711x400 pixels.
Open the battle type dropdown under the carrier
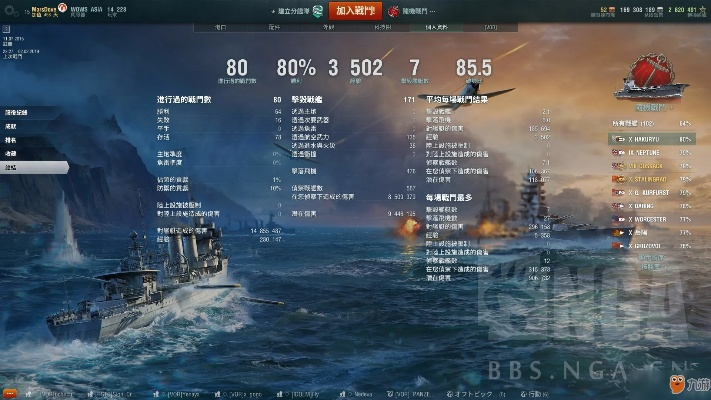653,106
